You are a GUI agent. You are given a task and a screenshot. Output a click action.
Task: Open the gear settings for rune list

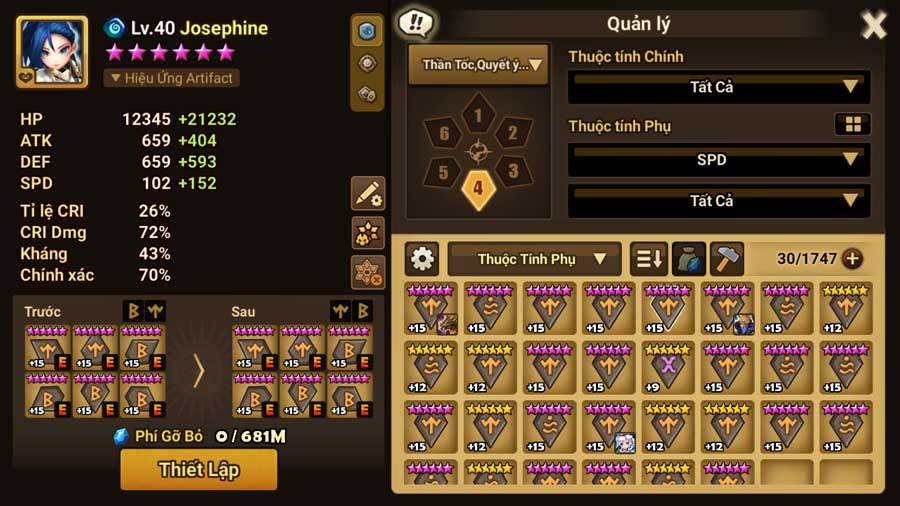tap(423, 259)
